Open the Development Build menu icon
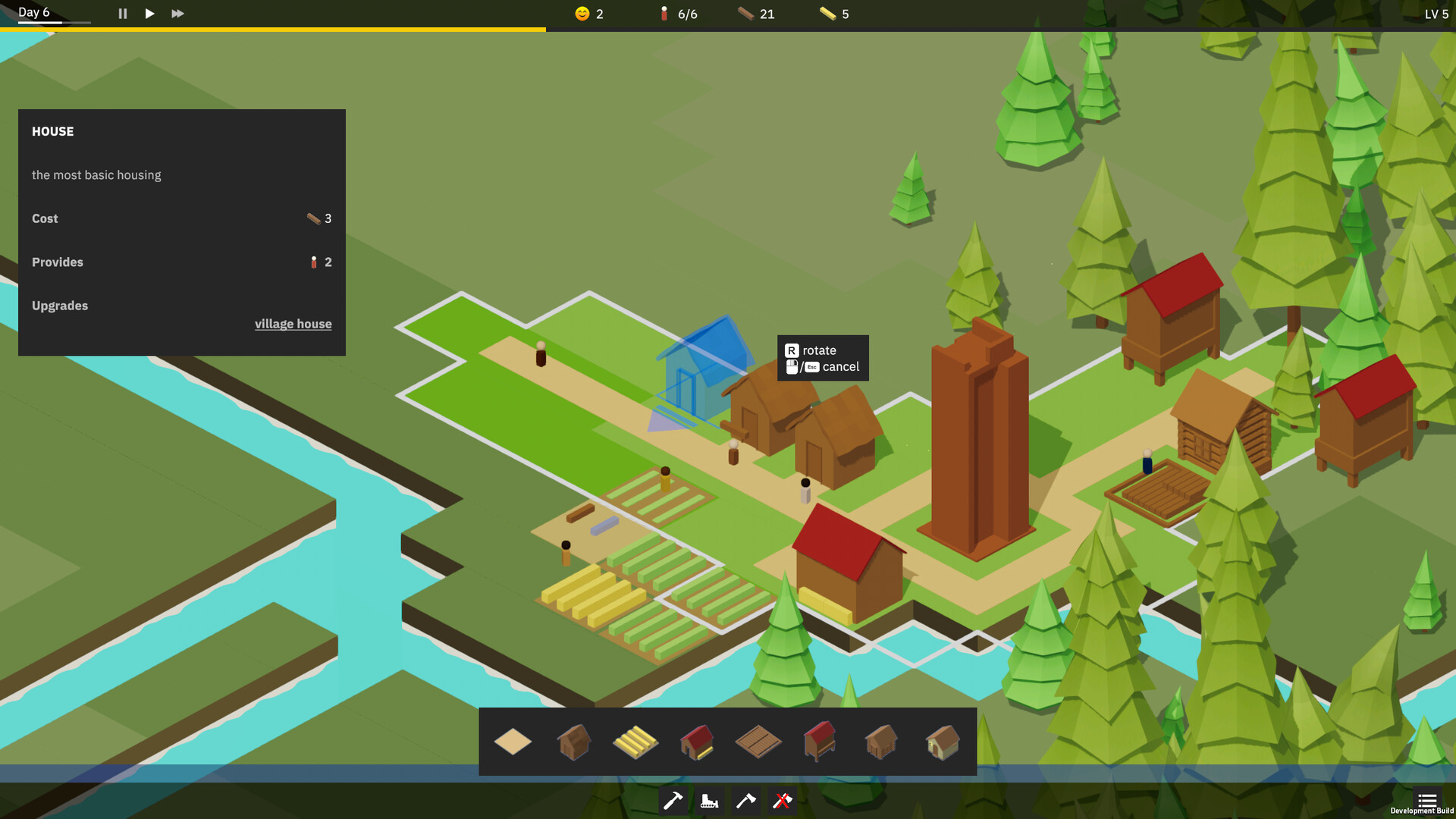Viewport: 1456px width, 819px height. click(x=1427, y=801)
